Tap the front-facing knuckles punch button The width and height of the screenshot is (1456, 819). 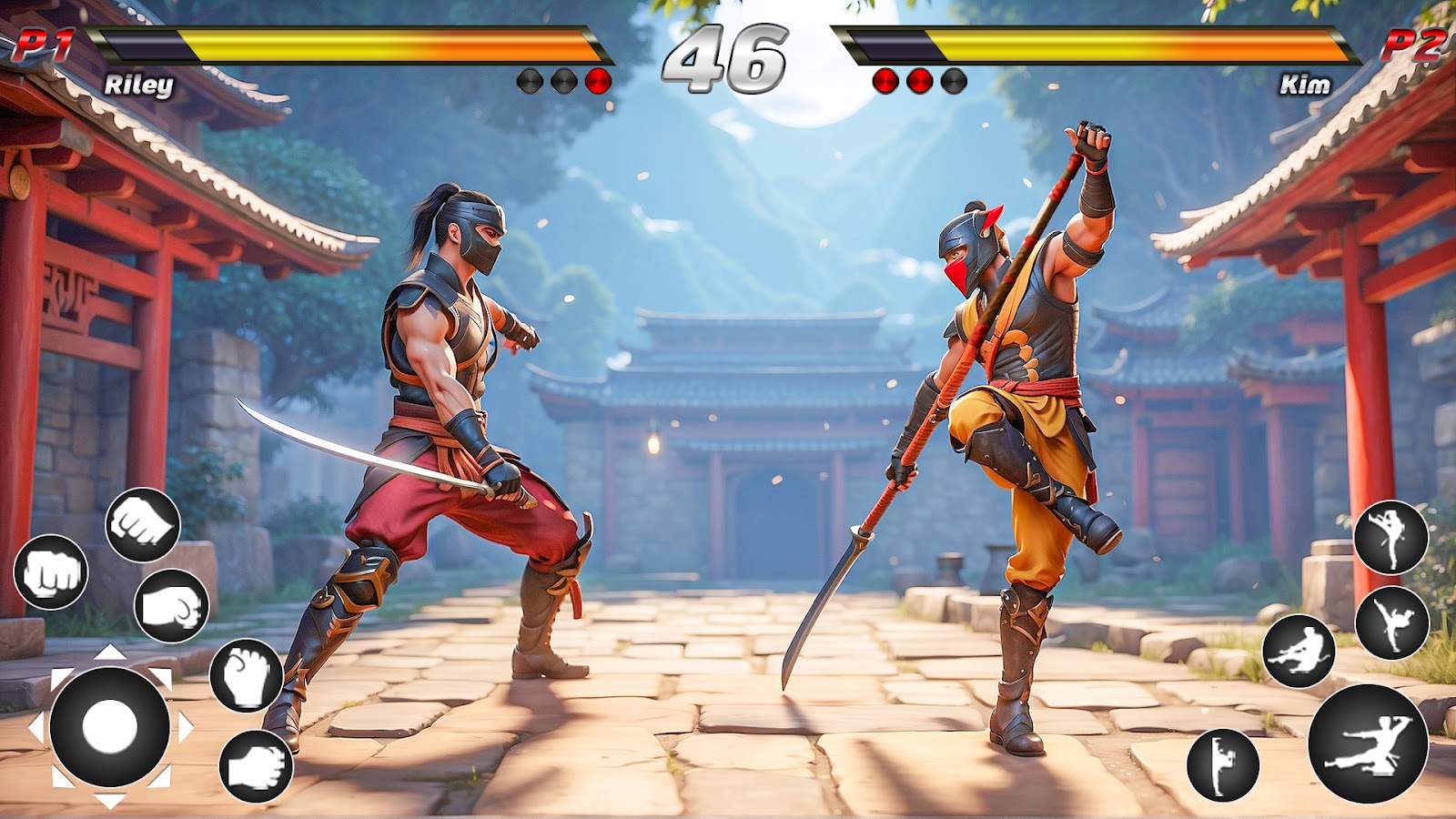pos(51,572)
